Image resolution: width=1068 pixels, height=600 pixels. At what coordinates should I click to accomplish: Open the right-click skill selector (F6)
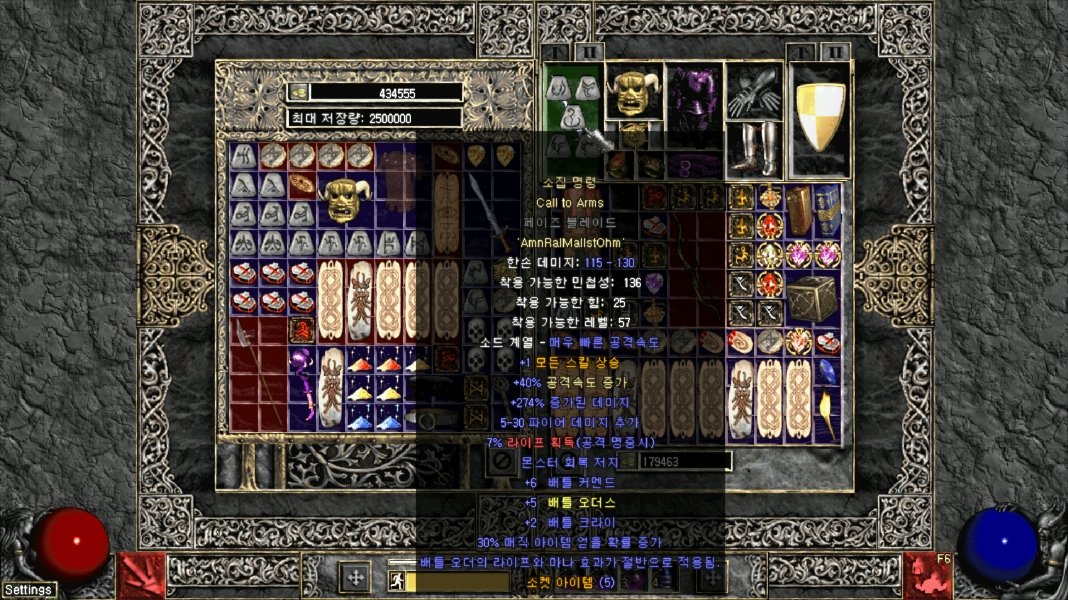[927, 575]
